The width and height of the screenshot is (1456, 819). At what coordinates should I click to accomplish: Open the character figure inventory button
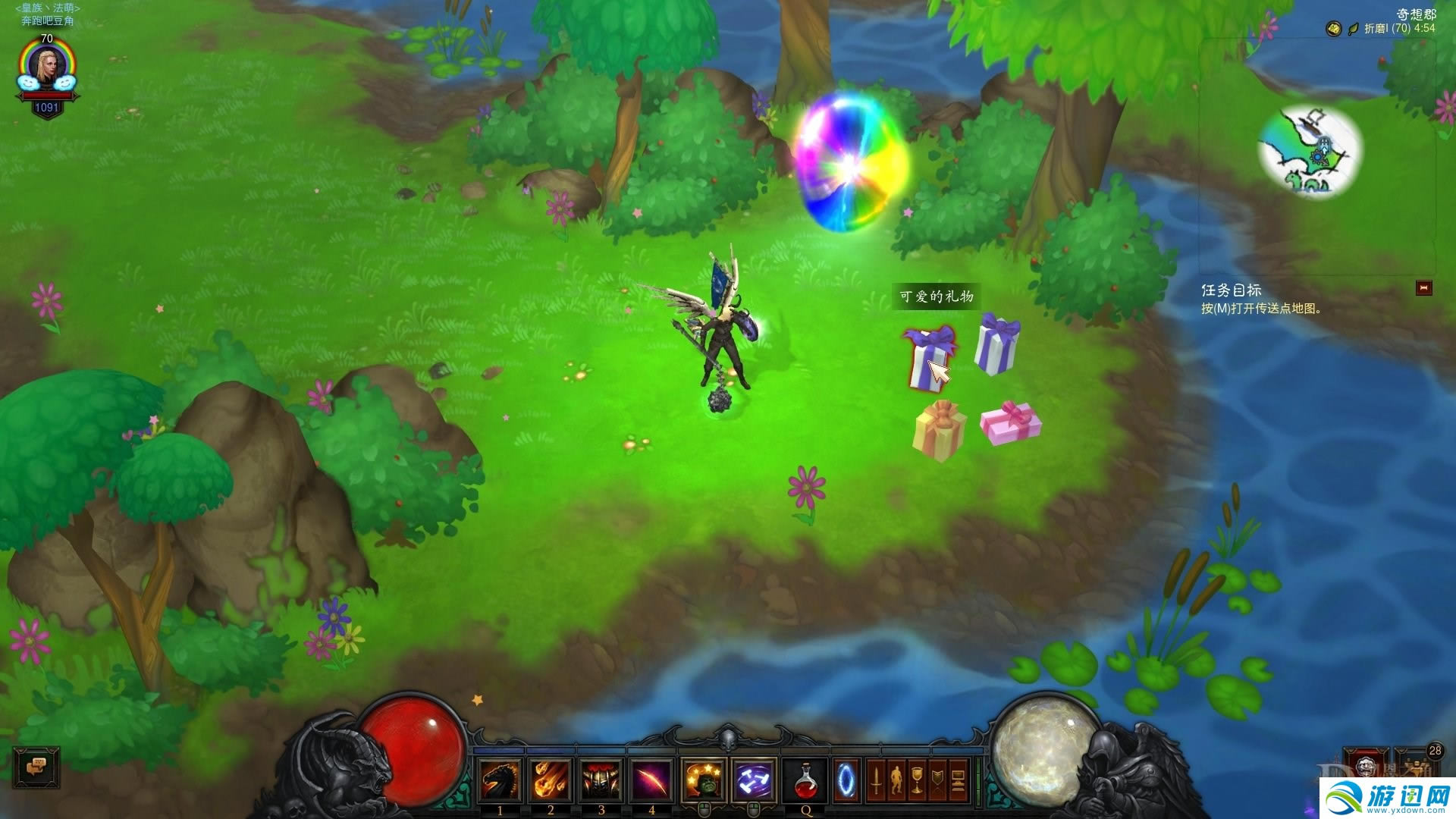click(896, 780)
